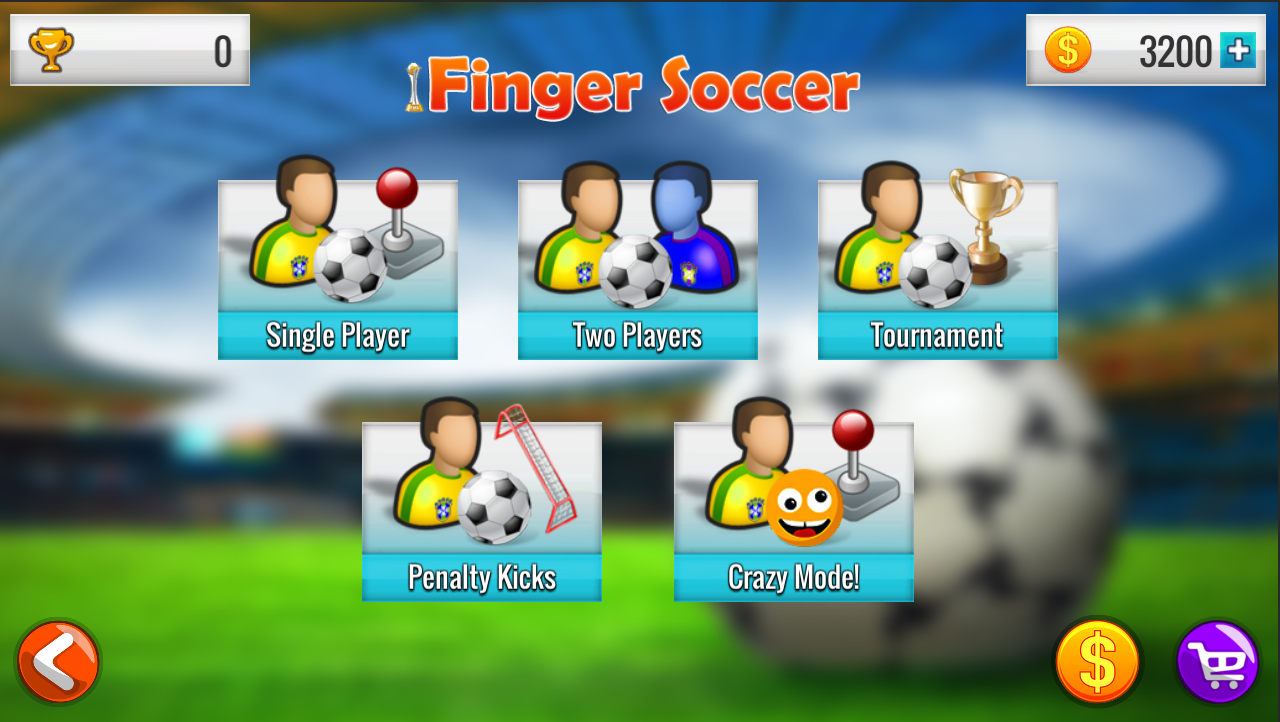The height and width of the screenshot is (722, 1280).
Task: Open Two Players mode
Action: pos(637,268)
